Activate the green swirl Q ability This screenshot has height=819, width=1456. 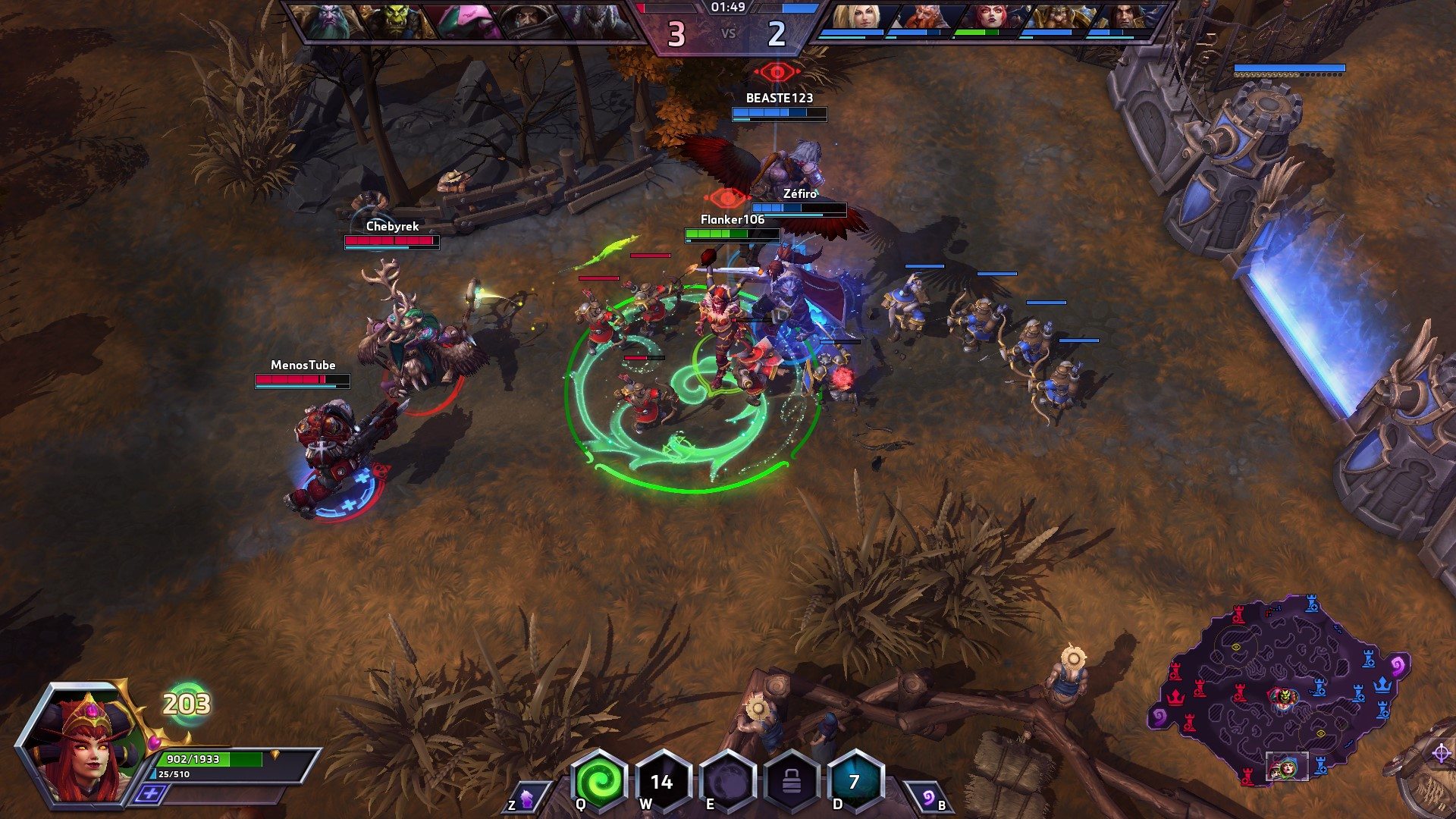point(599,782)
